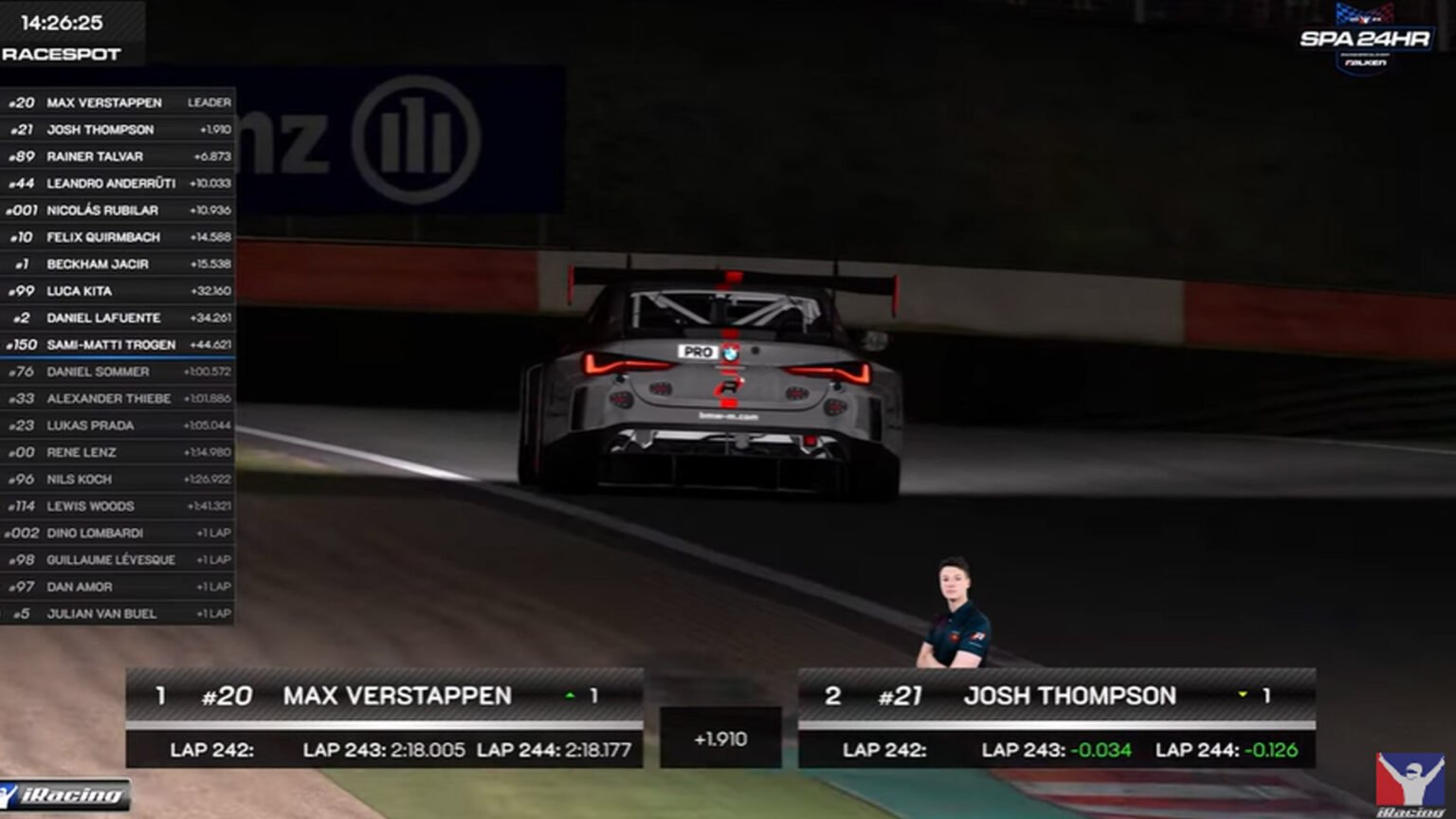Toggle the green position-gain arrow beside Verstappen
Viewport: 1456px width, 819px height.
pos(569,695)
